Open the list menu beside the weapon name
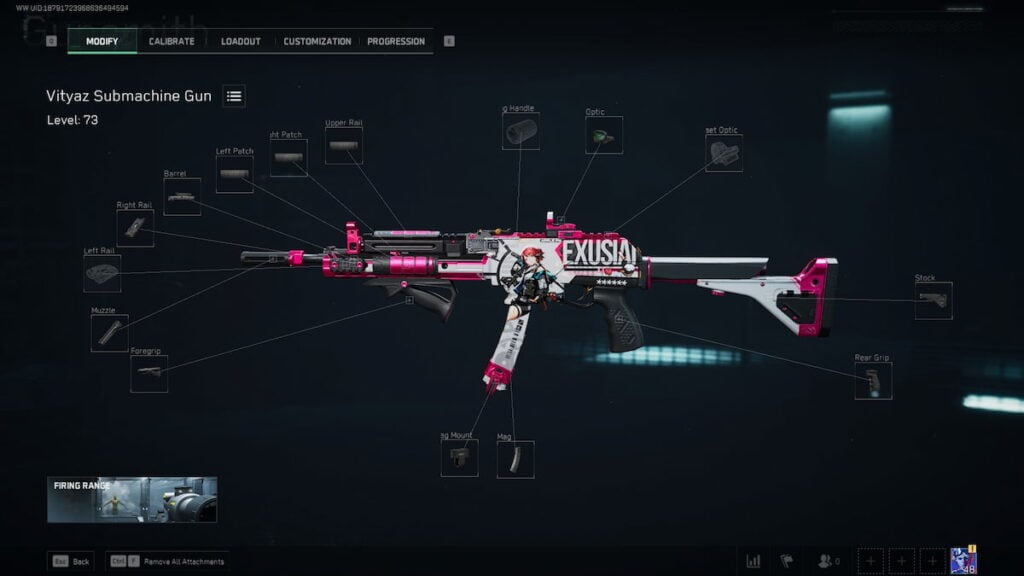Image resolution: width=1024 pixels, height=576 pixels. coord(234,96)
